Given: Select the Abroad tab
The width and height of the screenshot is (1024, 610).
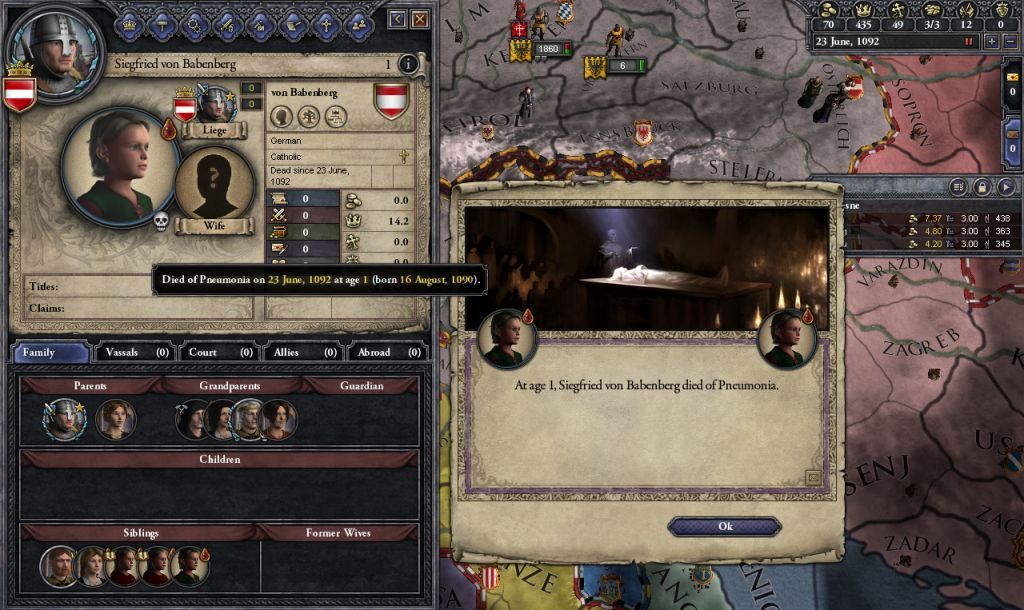Looking at the screenshot, I should 385,352.
